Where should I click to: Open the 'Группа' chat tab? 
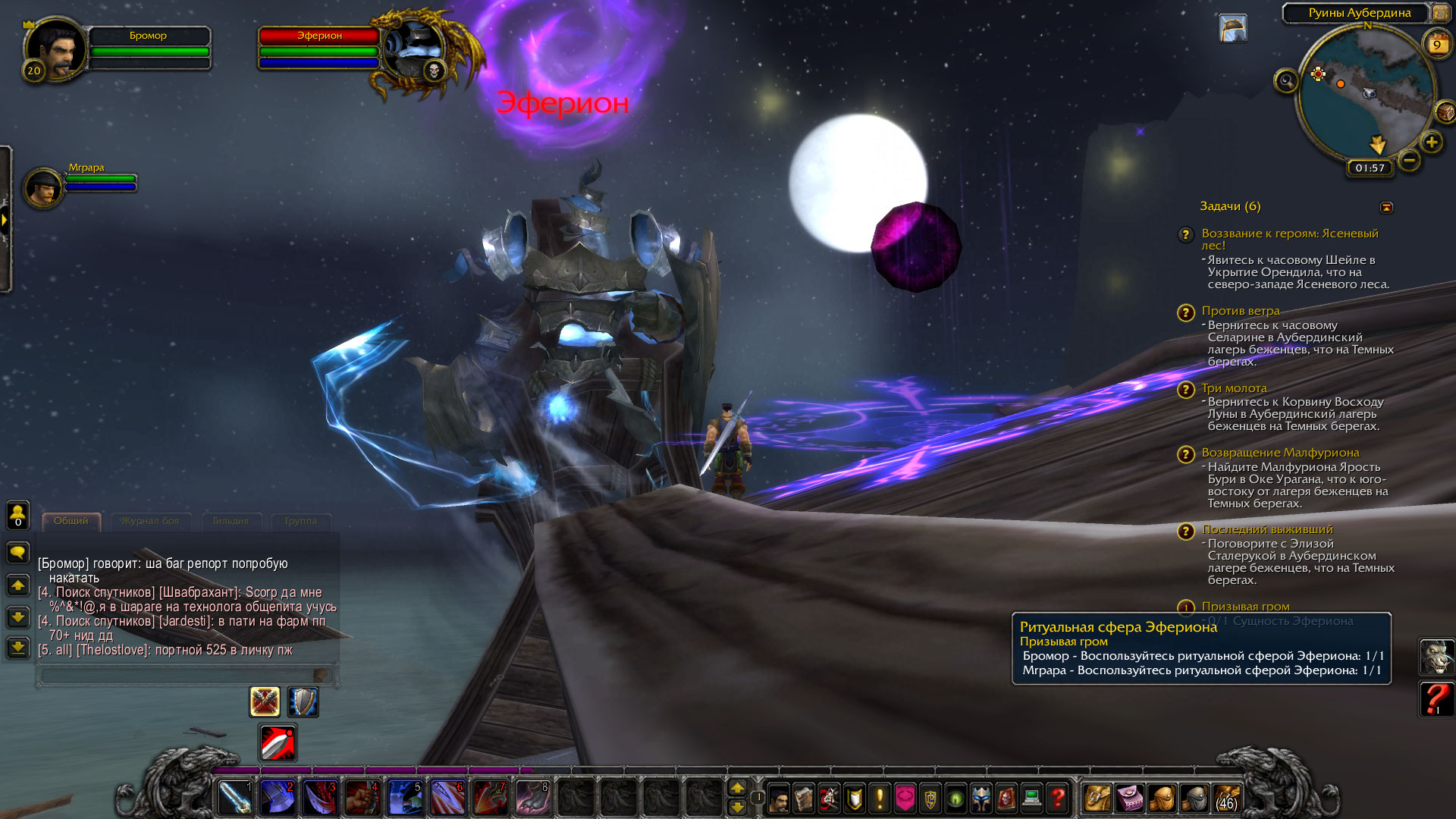pos(301,521)
